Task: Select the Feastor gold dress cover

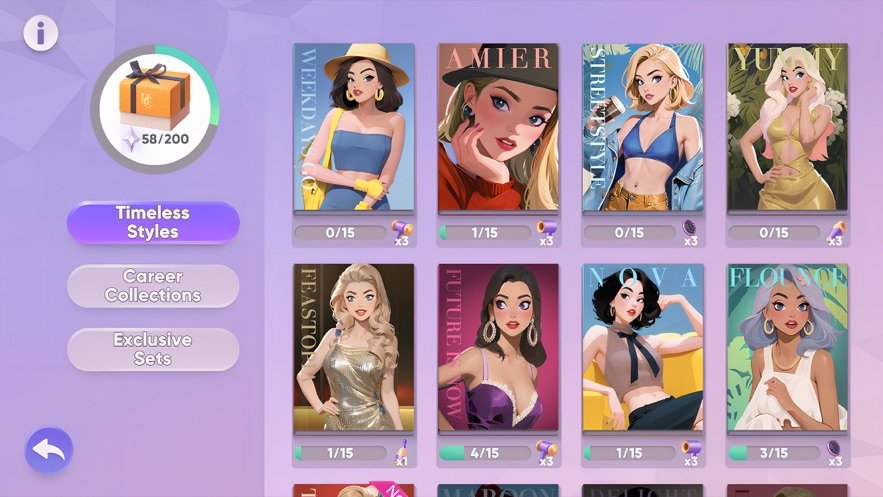Action: click(353, 348)
